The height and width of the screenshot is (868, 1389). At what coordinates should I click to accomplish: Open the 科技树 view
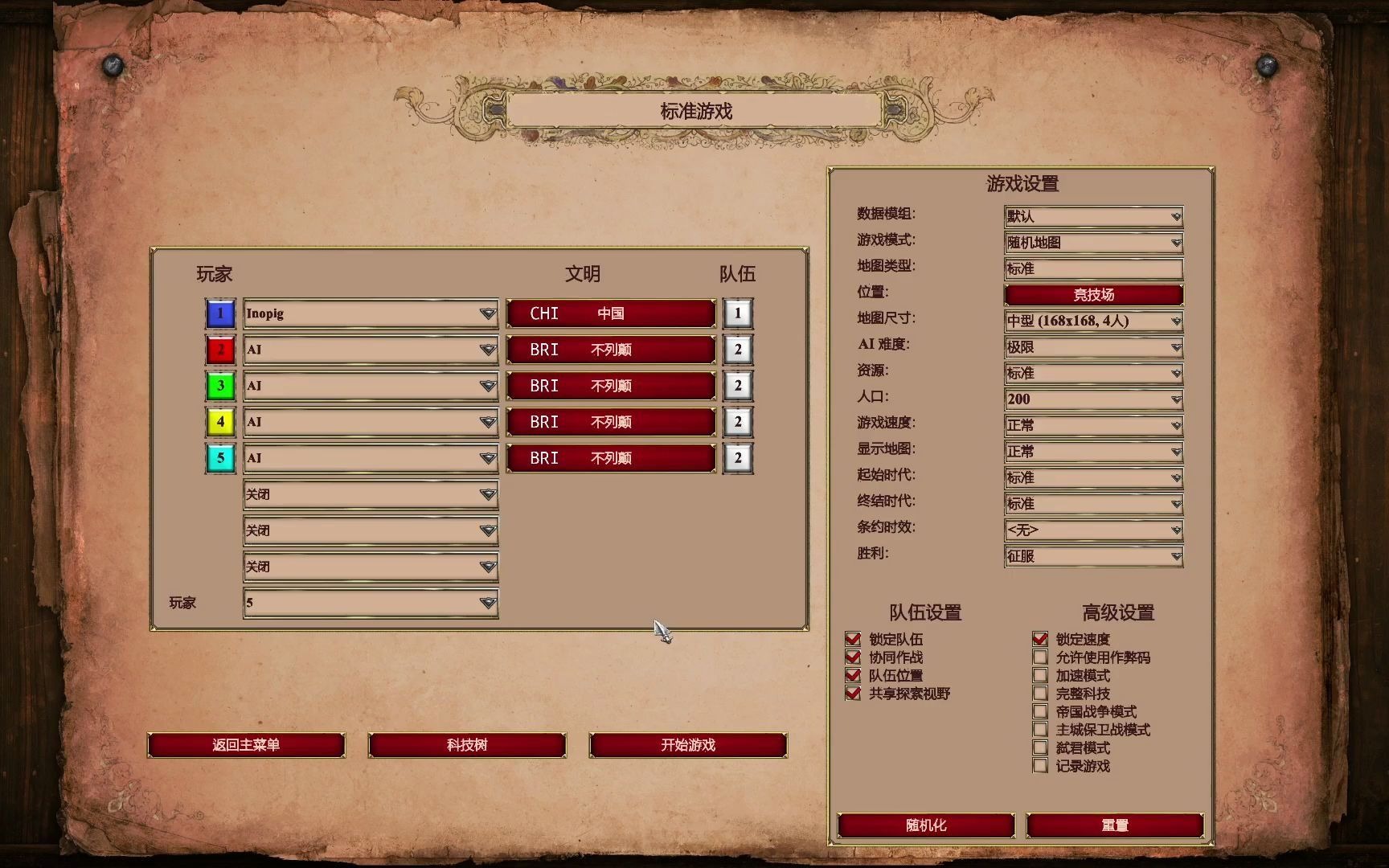tap(467, 745)
